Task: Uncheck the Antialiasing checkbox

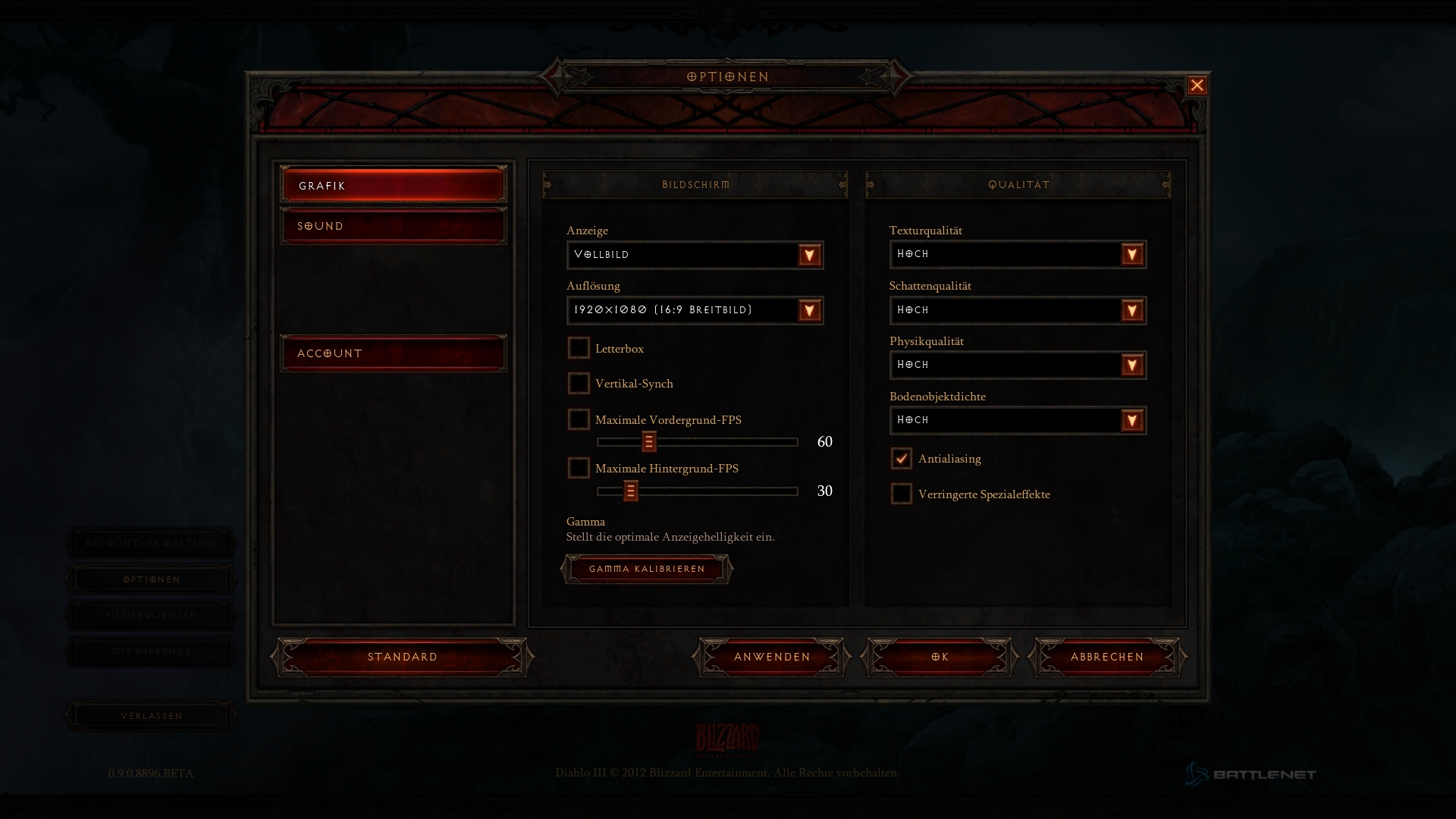Action: tap(901, 458)
